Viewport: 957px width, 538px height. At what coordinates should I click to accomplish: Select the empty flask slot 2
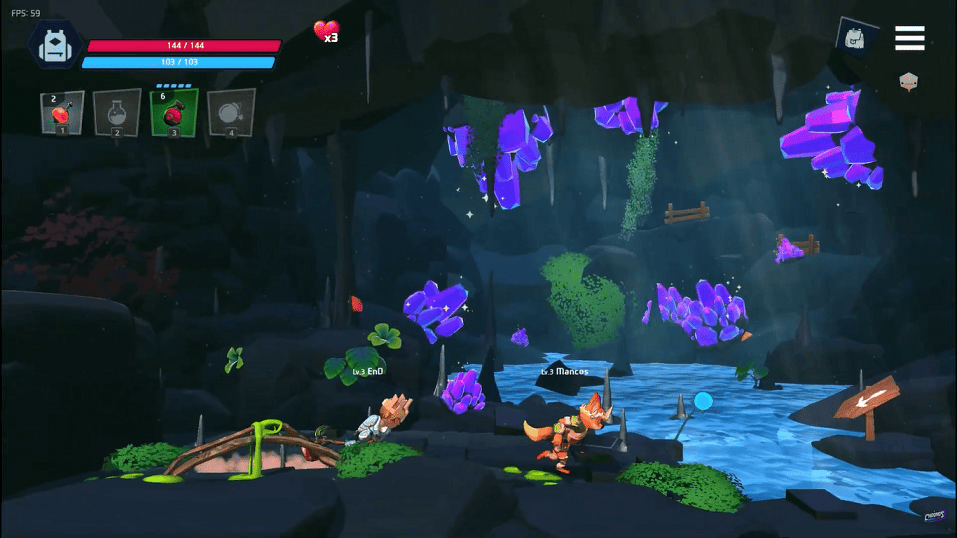point(117,112)
